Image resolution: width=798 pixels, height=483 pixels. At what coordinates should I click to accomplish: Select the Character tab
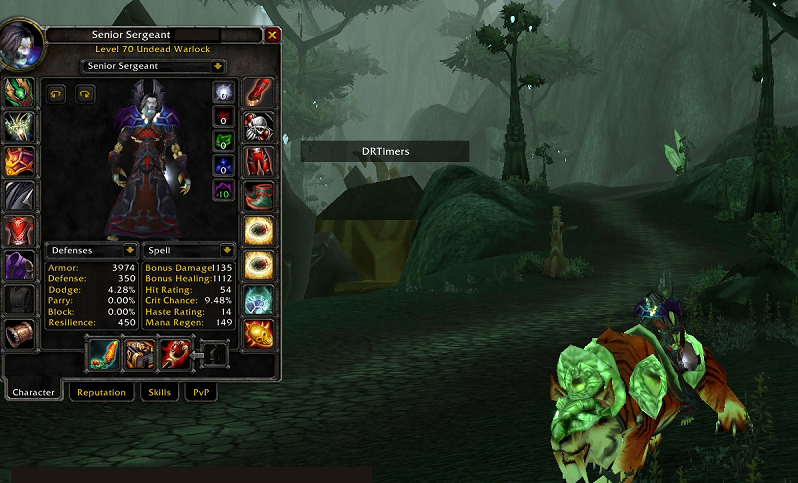(x=33, y=392)
